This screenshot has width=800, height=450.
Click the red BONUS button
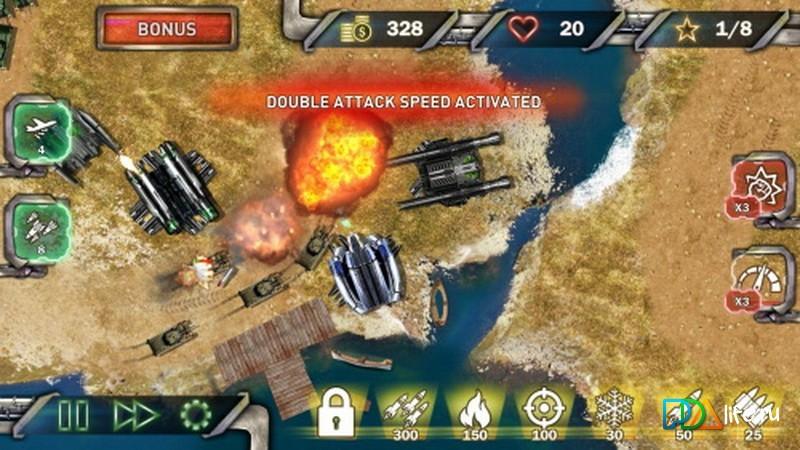point(167,28)
